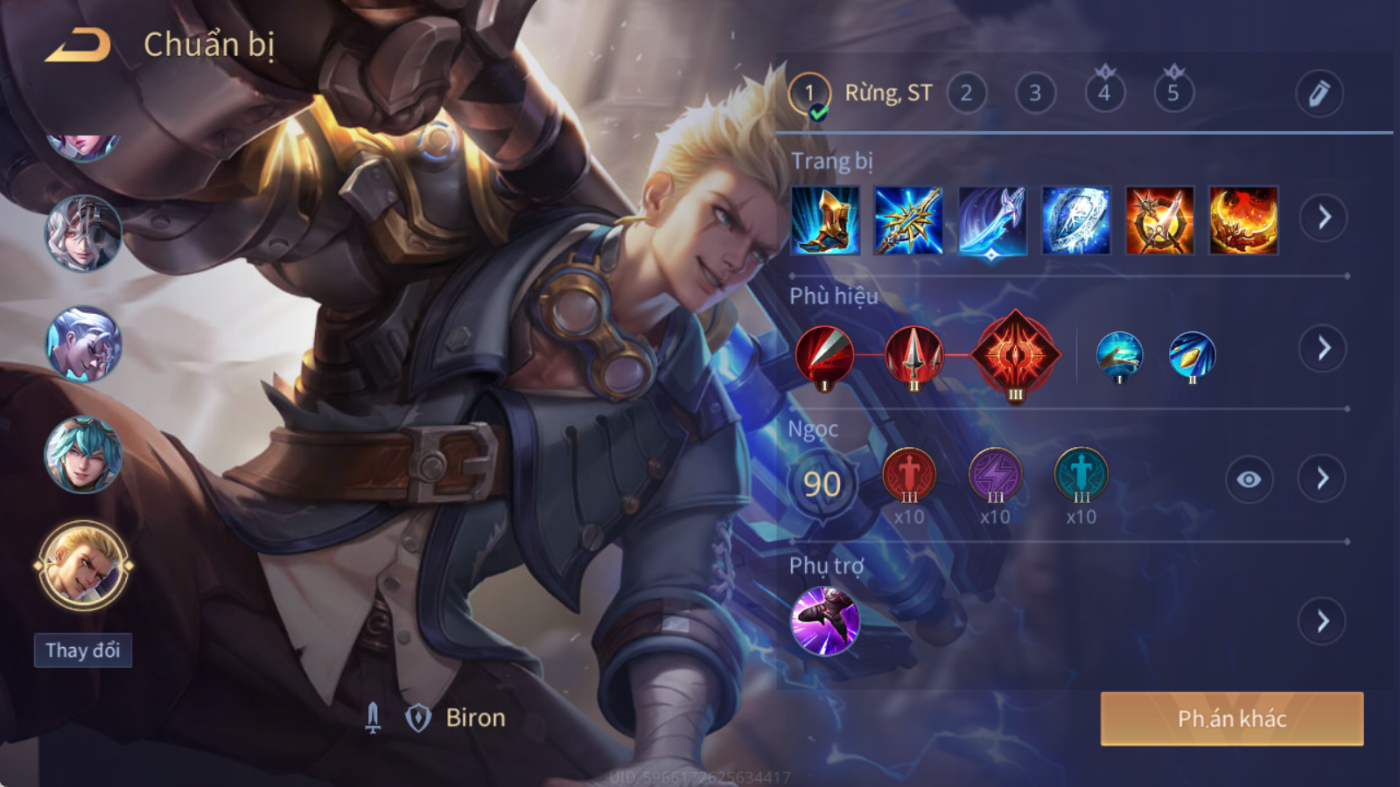Select the purple support skill icon
Screen dimensions: 1400x787
(825, 621)
